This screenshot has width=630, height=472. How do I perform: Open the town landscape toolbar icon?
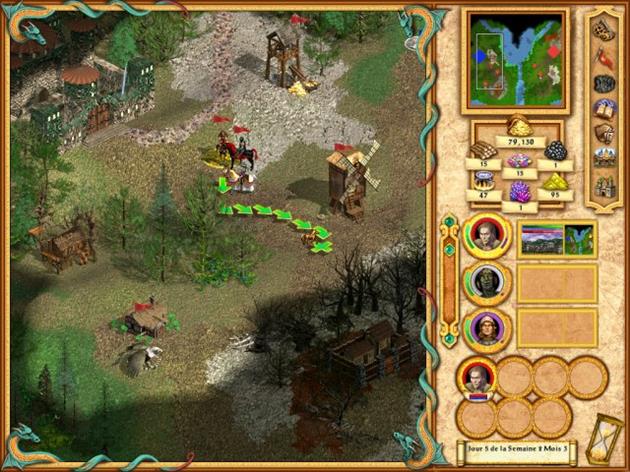(604, 158)
